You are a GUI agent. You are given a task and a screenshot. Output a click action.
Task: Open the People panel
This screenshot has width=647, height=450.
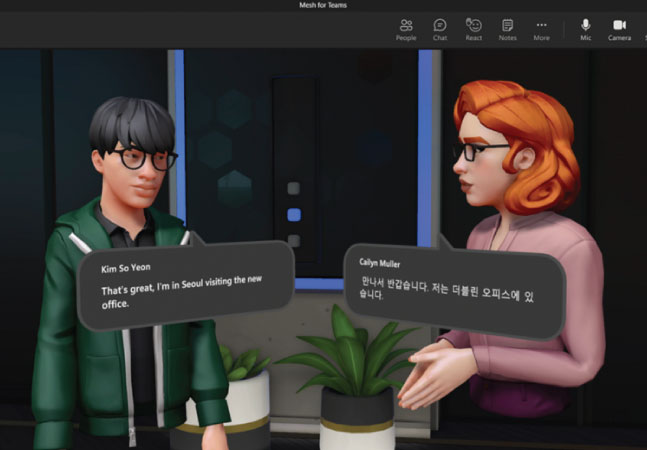tap(405, 28)
